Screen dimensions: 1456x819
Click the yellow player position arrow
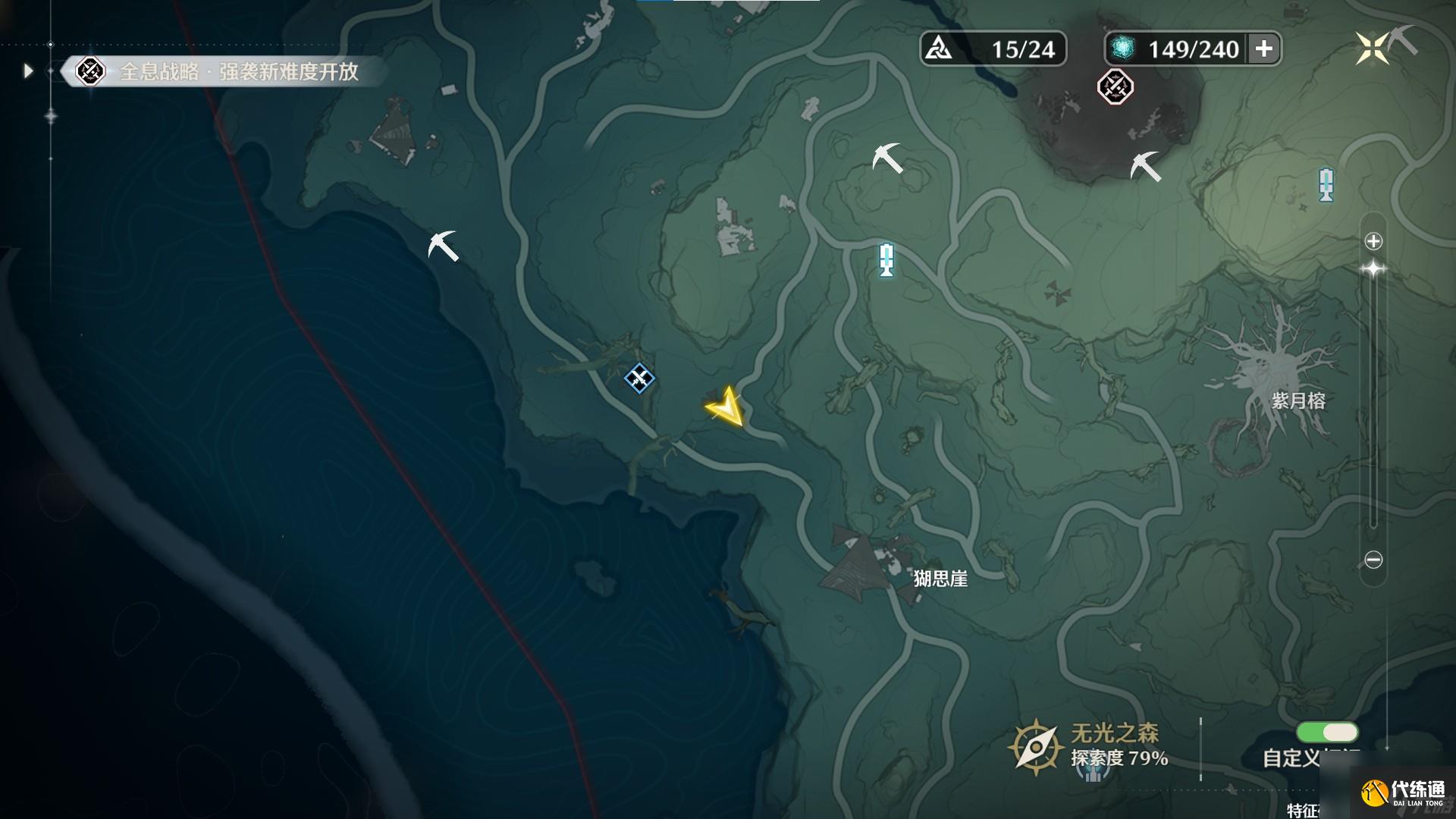point(726,407)
